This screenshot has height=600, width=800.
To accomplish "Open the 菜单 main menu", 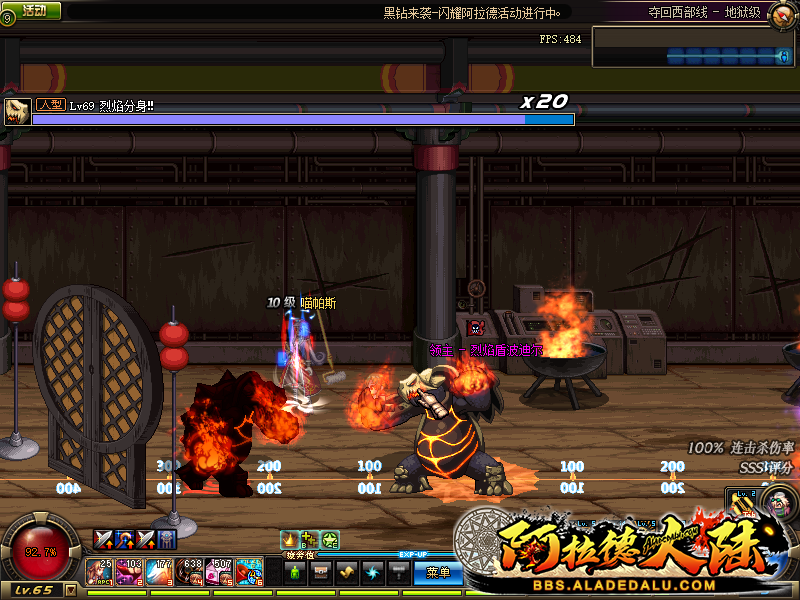I will 438,573.
